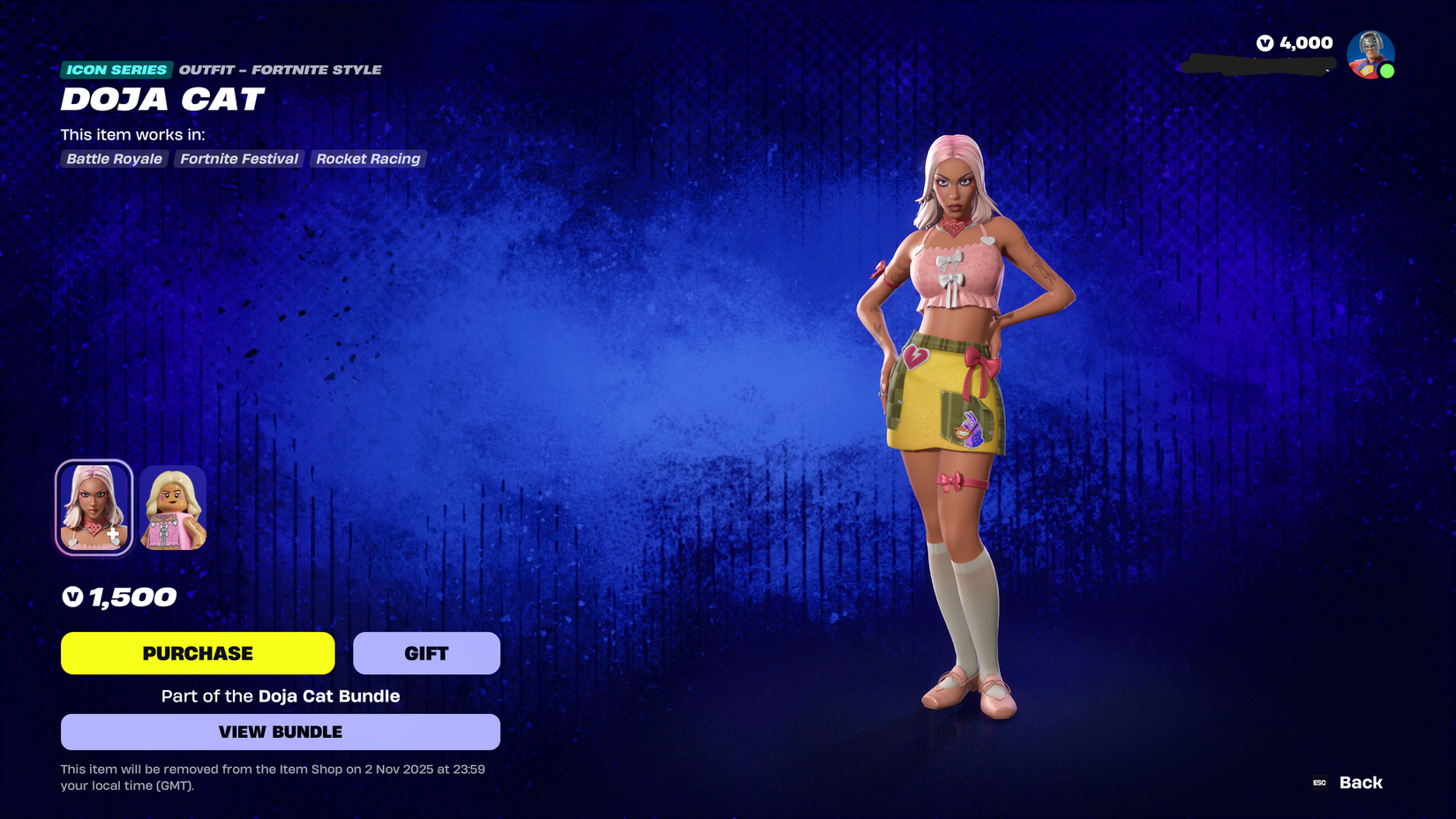1456x819 pixels.
Task: Click the Back navigation option
Action: [1360, 783]
